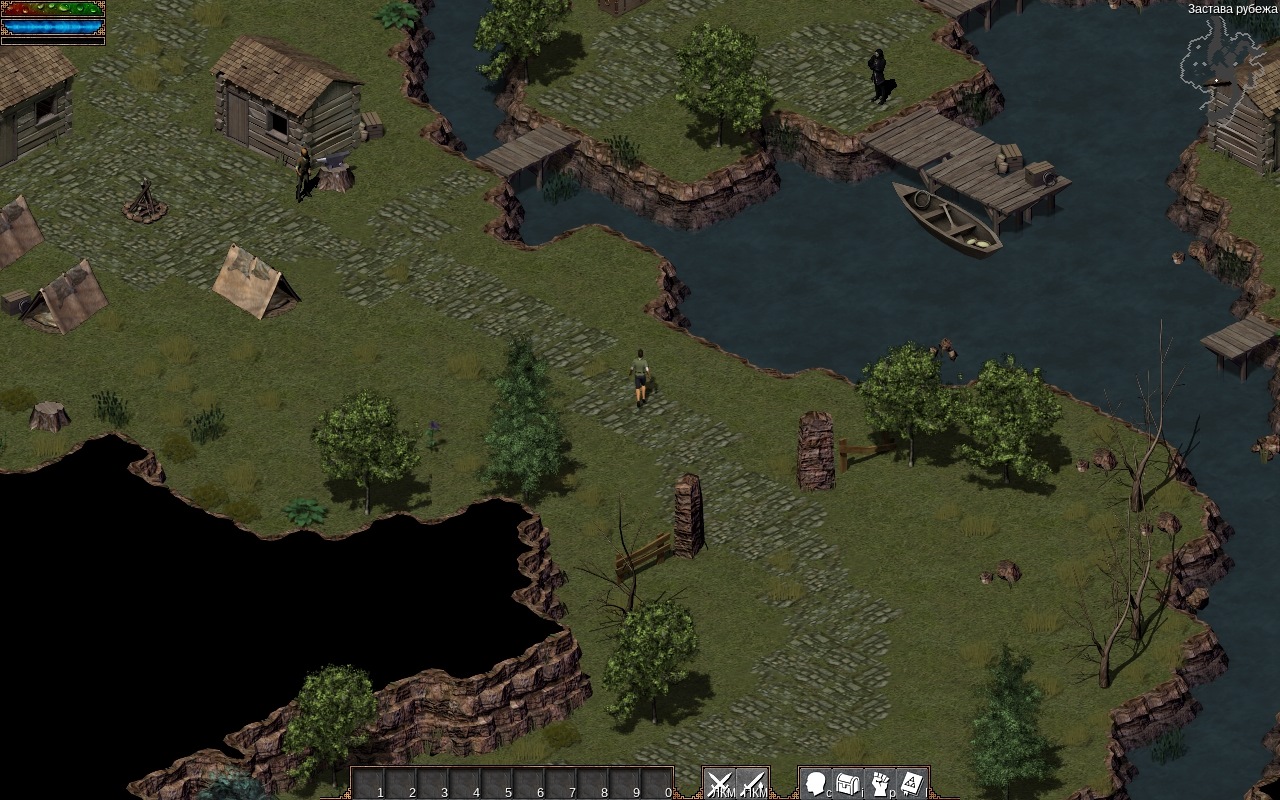The width and height of the screenshot is (1280, 800).
Task: Open the inventory chest icon
Action: [x=848, y=783]
